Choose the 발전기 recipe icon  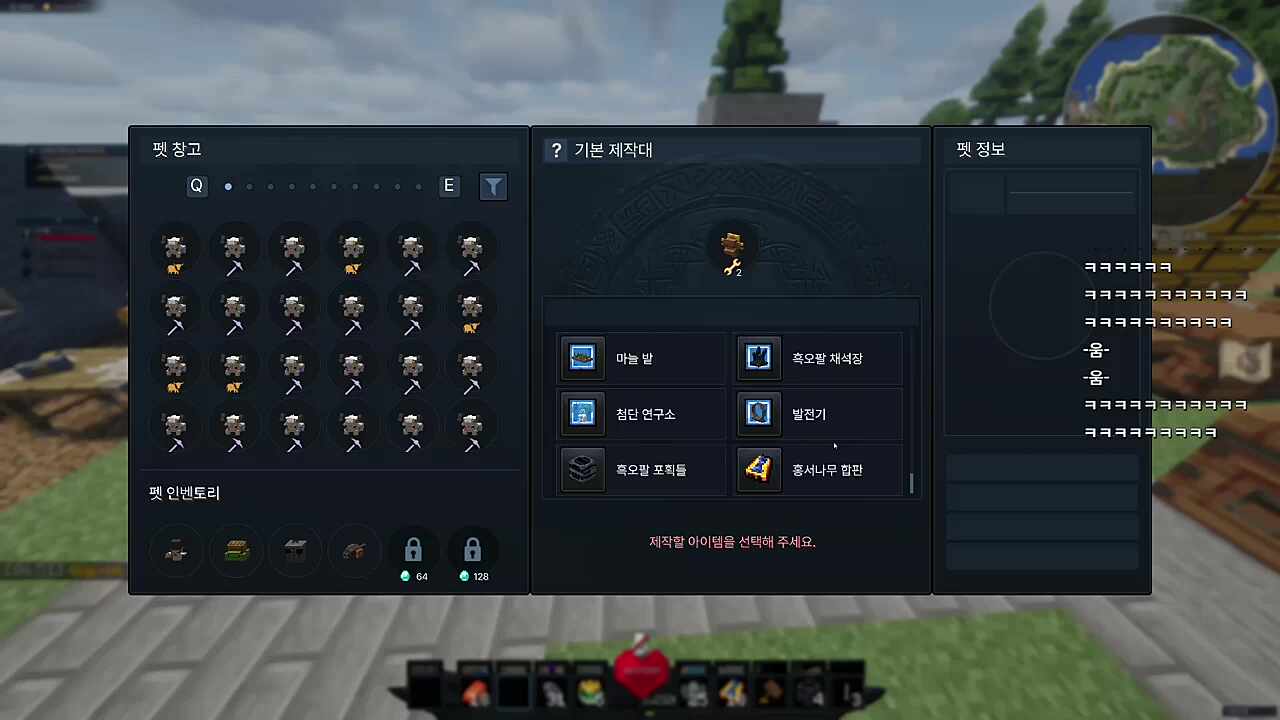tap(759, 414)
